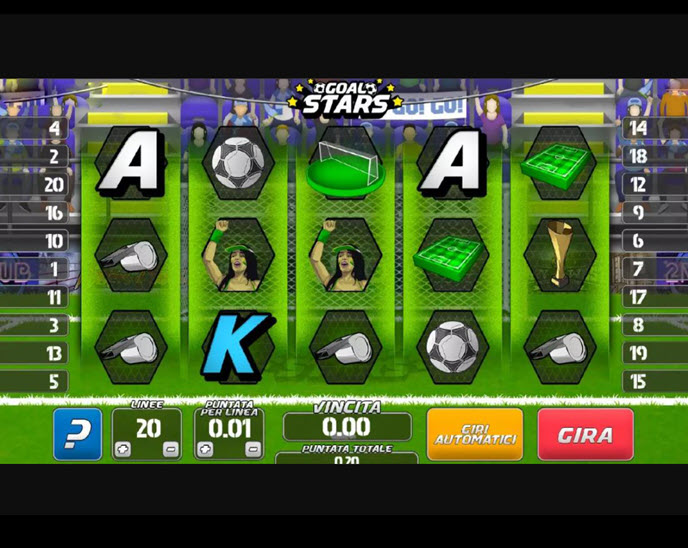Show payline 17 marker
This screenshot has height=548, width=688.
point(638,297)
